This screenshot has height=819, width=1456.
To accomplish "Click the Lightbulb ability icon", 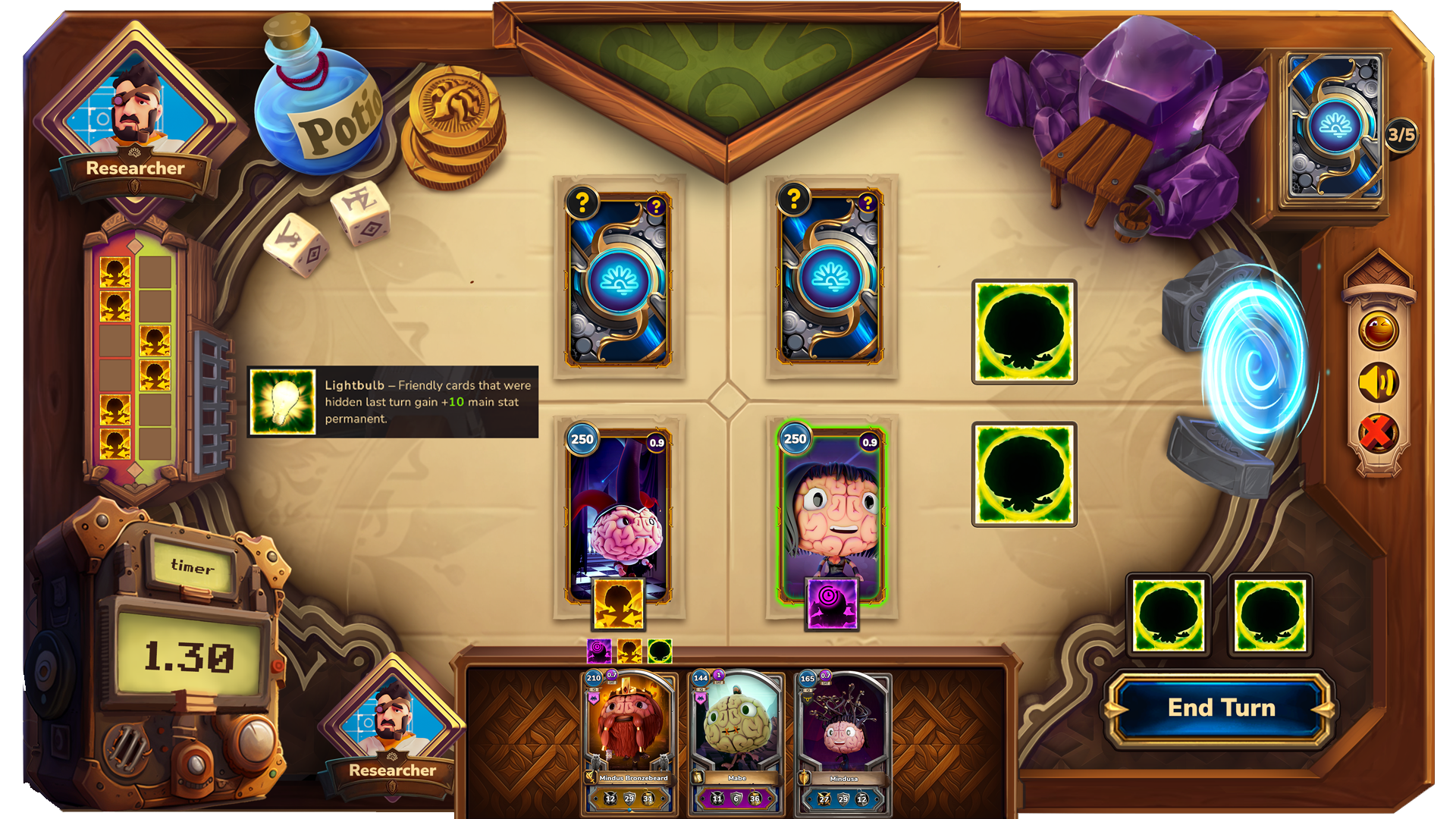I will point(283,402).
